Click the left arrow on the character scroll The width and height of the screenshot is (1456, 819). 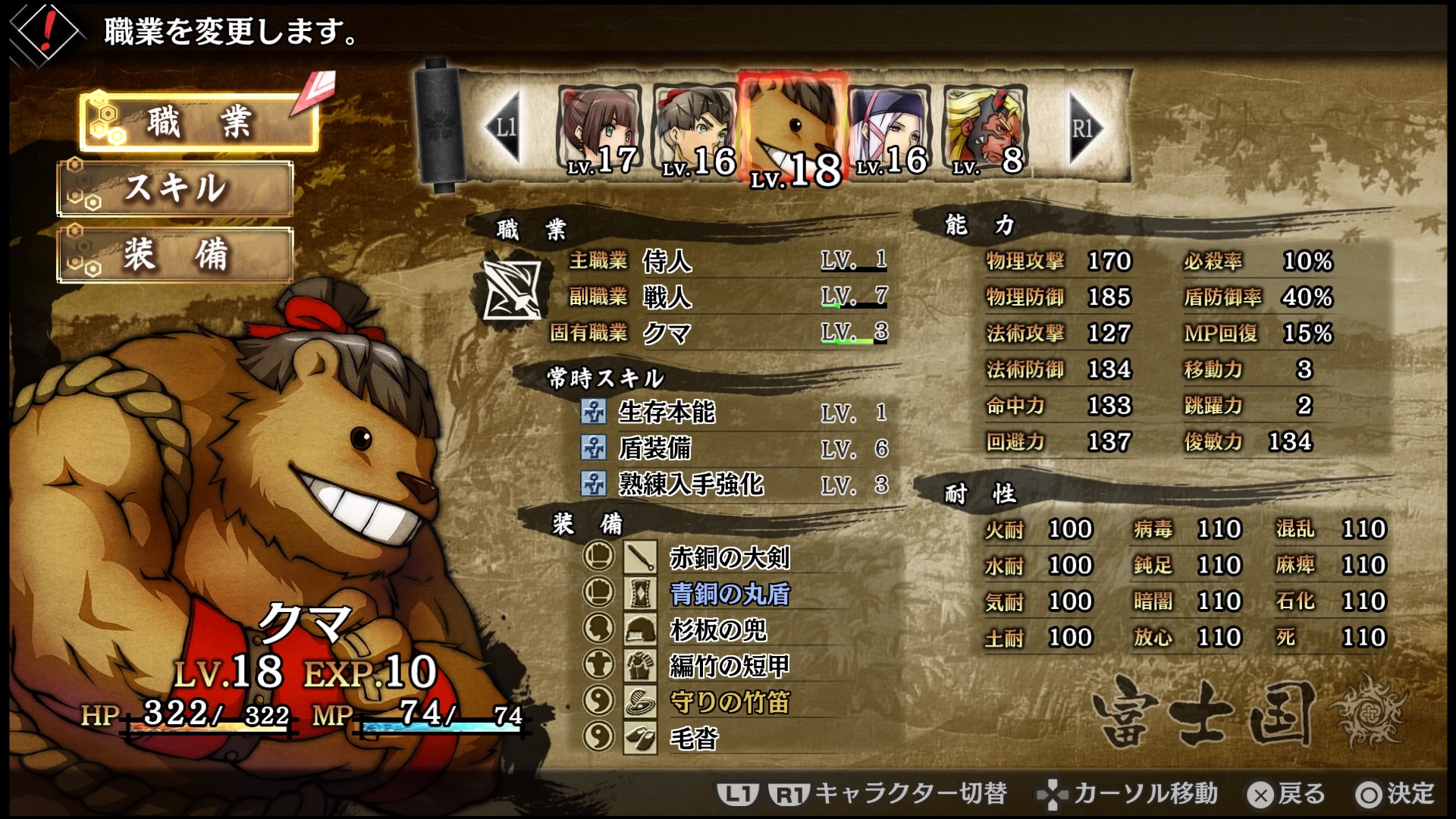pyautogui.click(x=504, y=127)
